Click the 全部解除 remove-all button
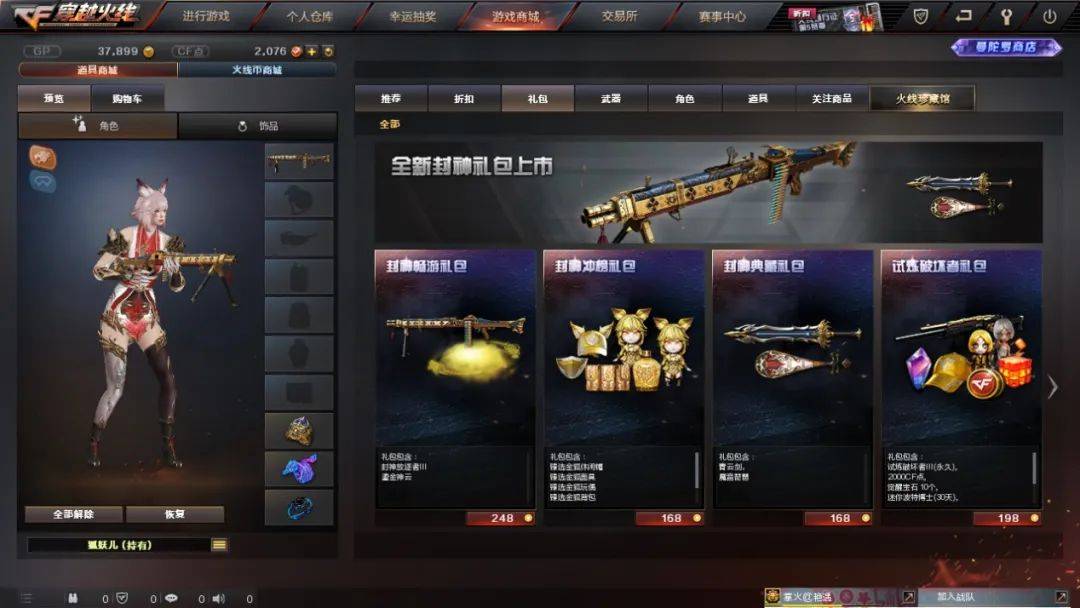 [74, 514]
